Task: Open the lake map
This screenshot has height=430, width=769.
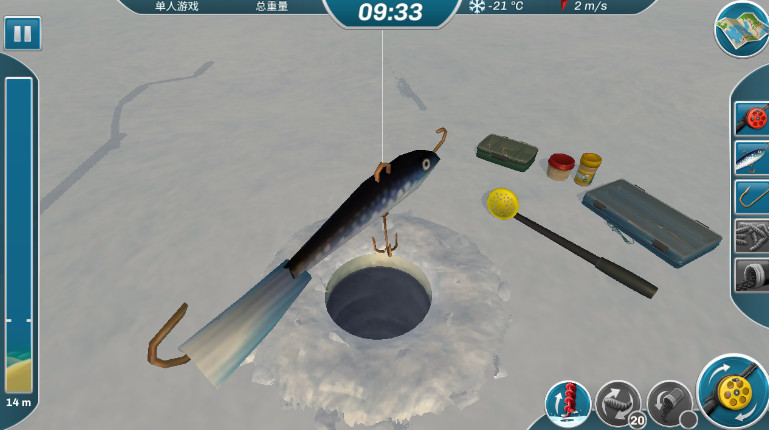Action: [742, 28]
